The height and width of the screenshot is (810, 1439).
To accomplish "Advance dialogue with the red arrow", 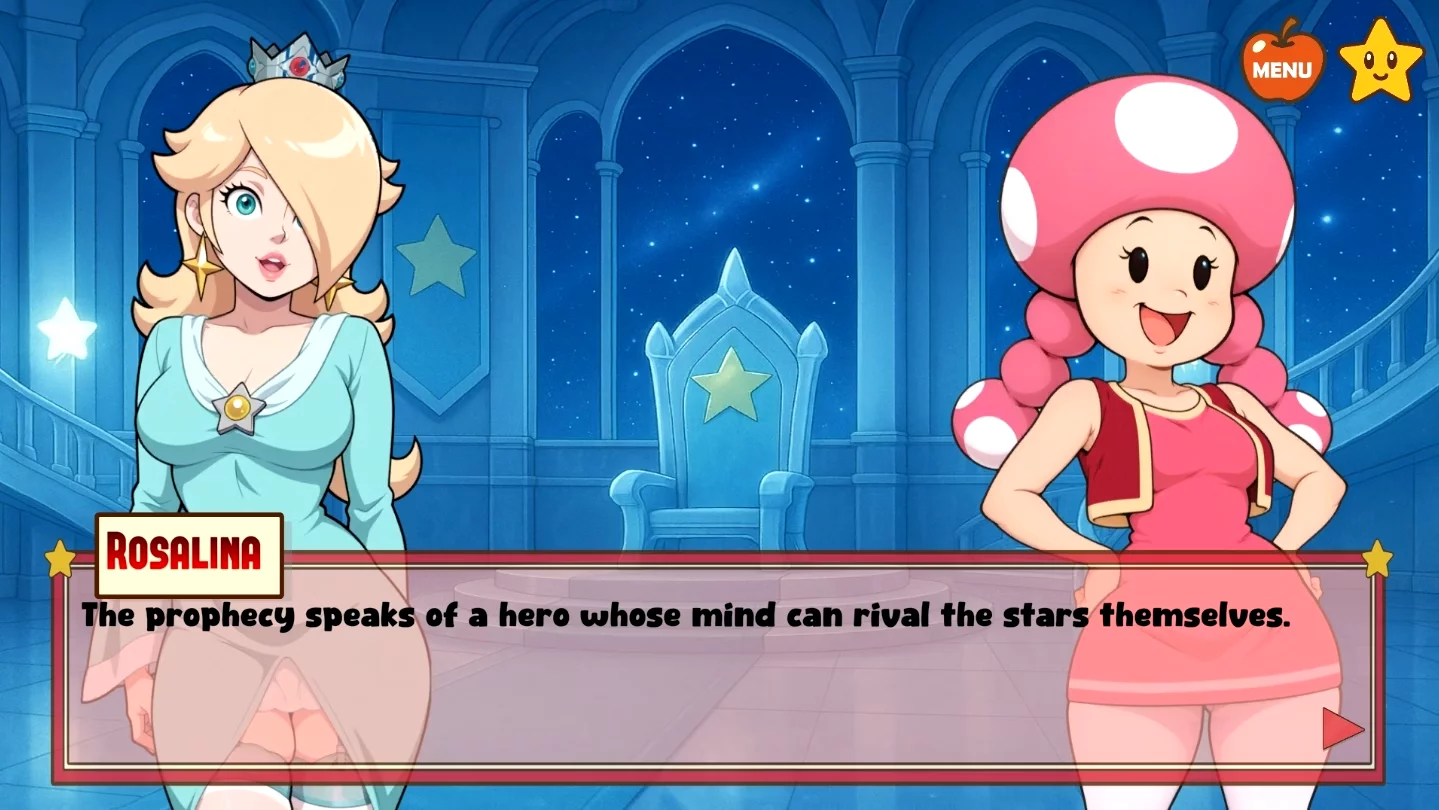I will pyautogui.click(x=1342, y=729).
